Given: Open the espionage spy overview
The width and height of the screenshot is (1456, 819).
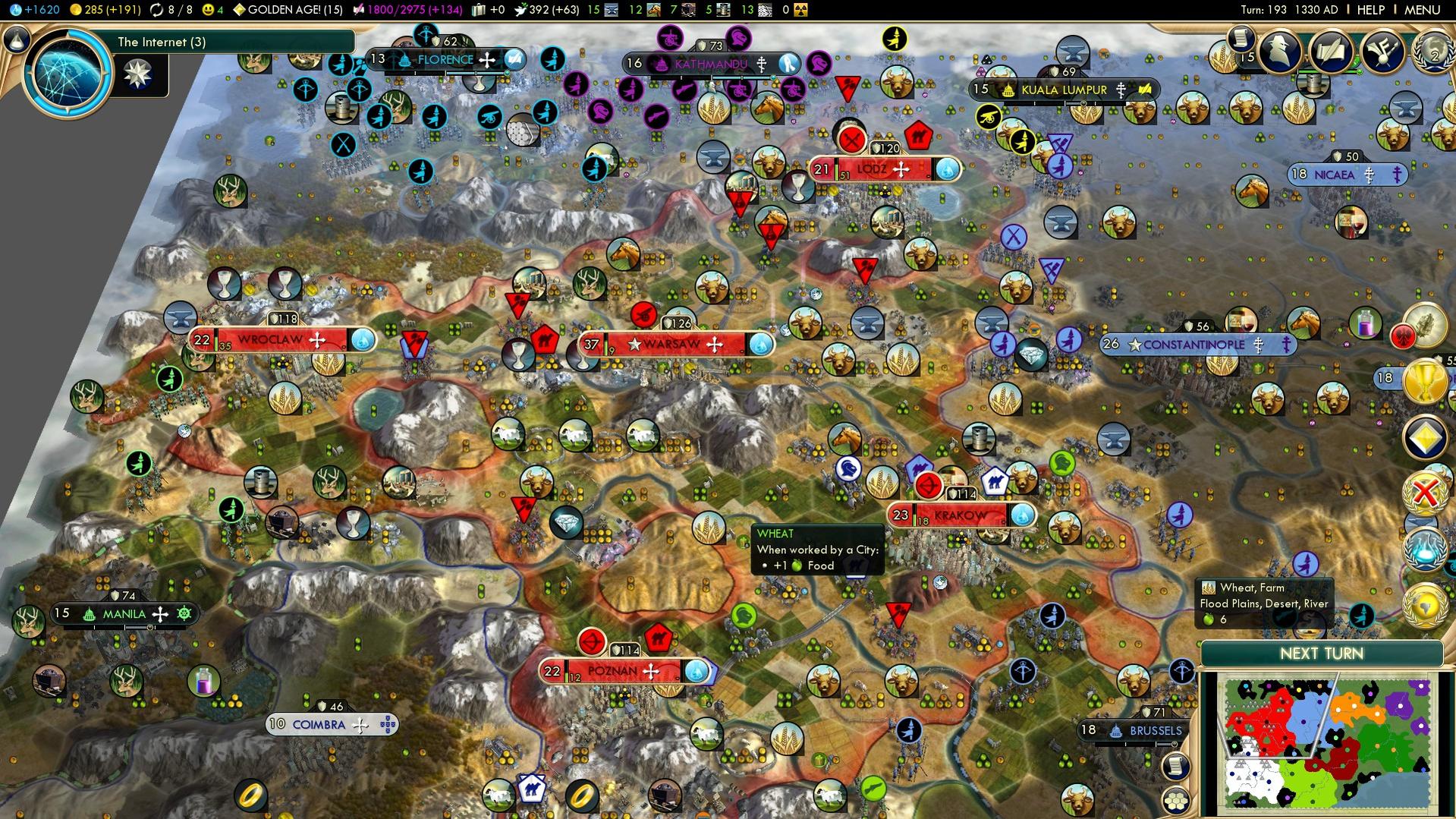Looking at the screenshot, I should (x=1281, y=52).
